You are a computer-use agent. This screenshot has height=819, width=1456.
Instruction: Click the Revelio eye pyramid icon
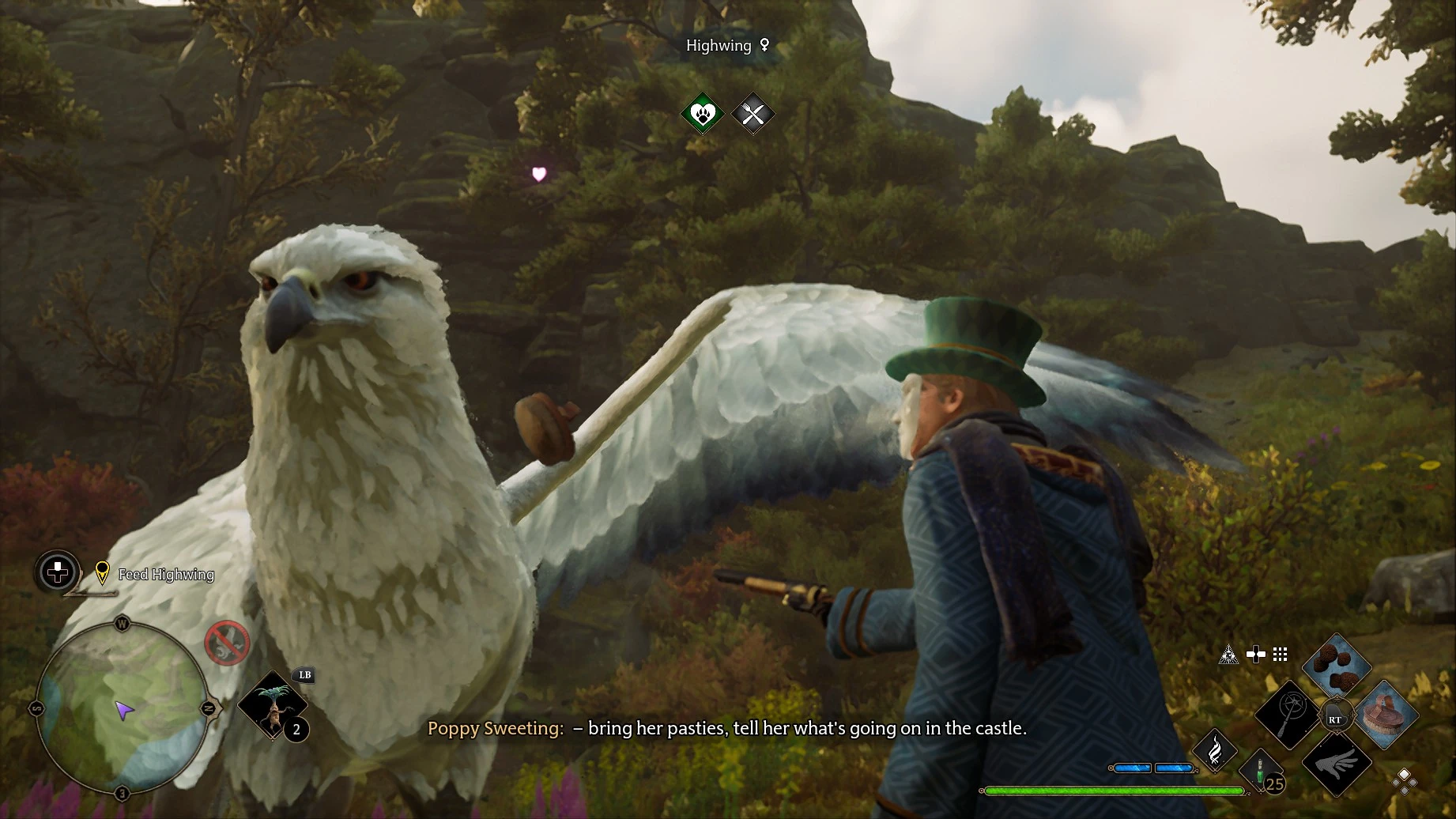(1228, 654)
